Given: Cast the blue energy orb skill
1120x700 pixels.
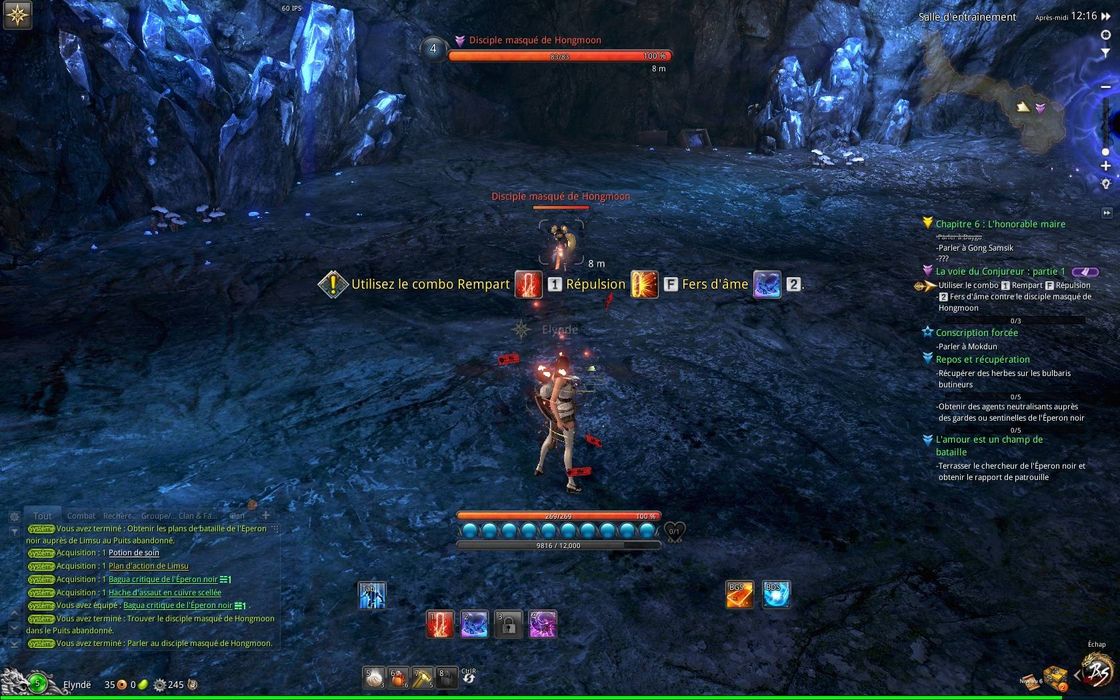Looking at the screenshot, I should [x=777, y=594].
